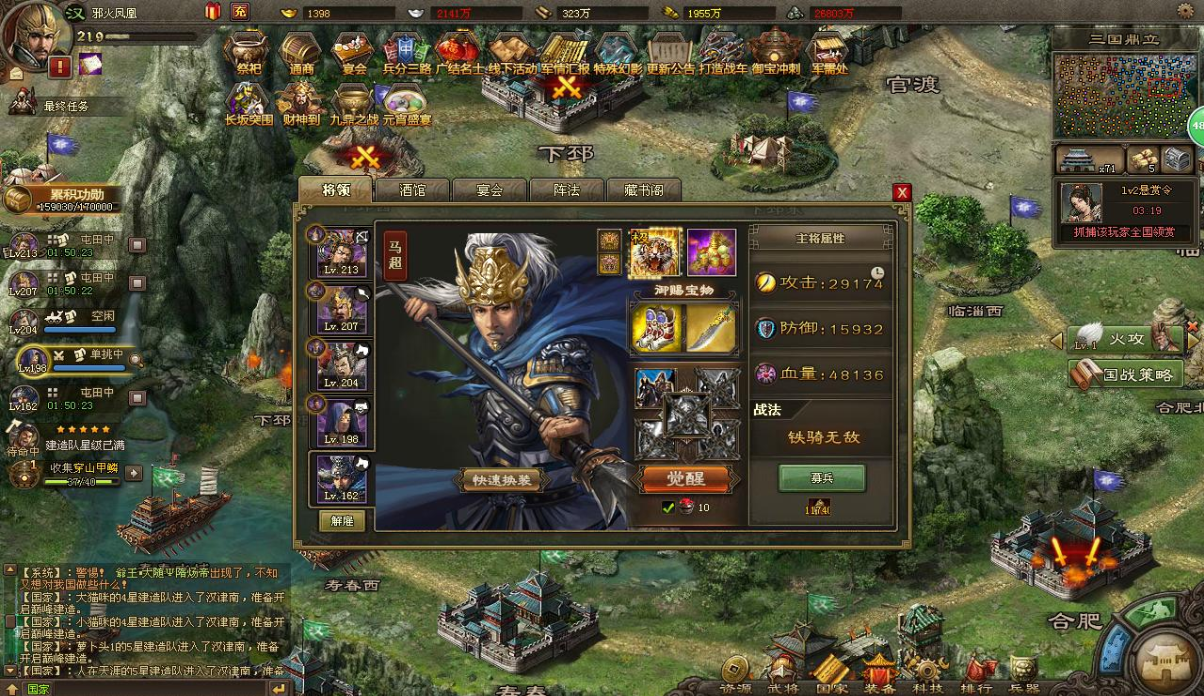Click the green 募兵 recruit button
1204x696 pixels.
[822, 478]
